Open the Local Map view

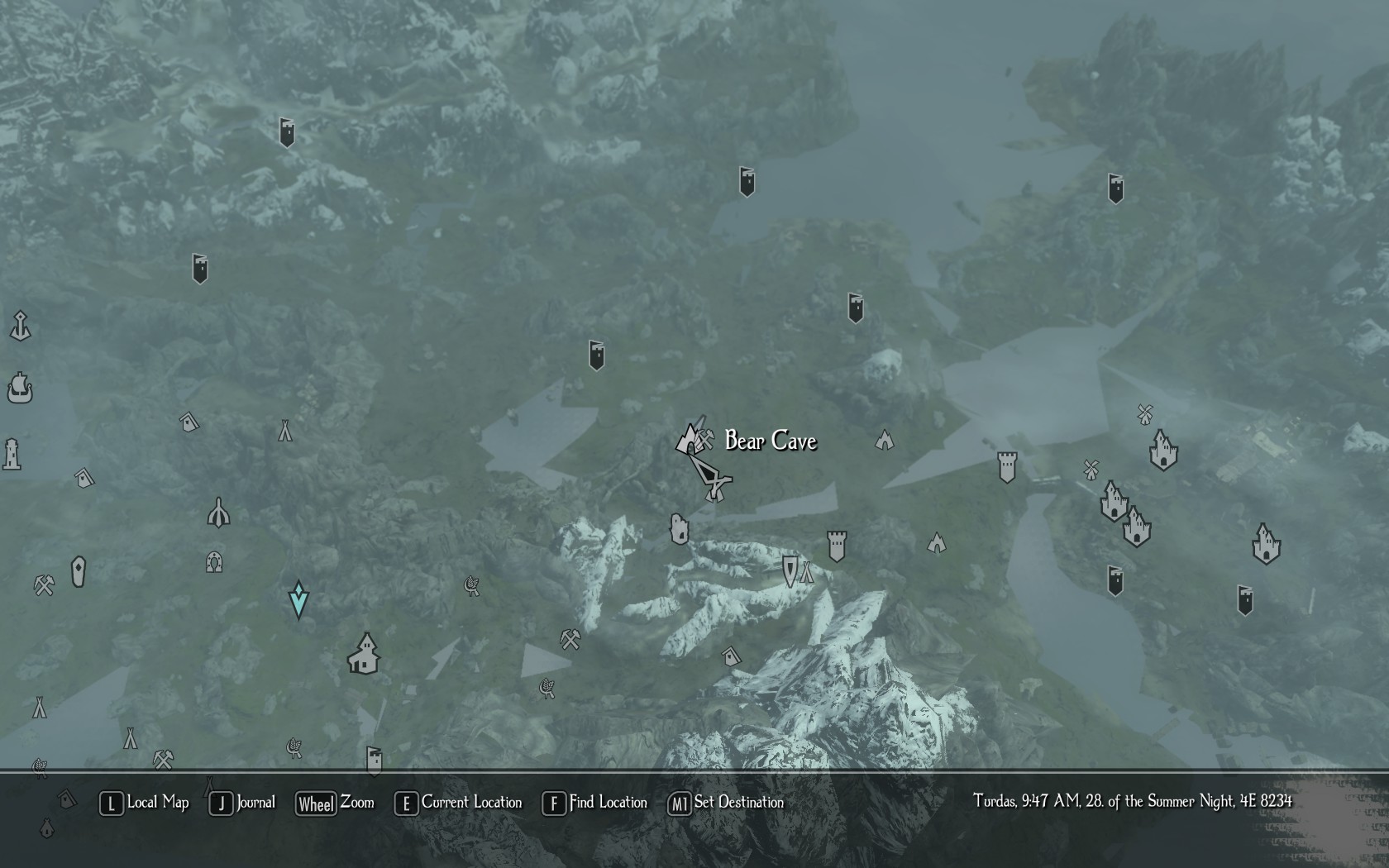click(145, 803)
